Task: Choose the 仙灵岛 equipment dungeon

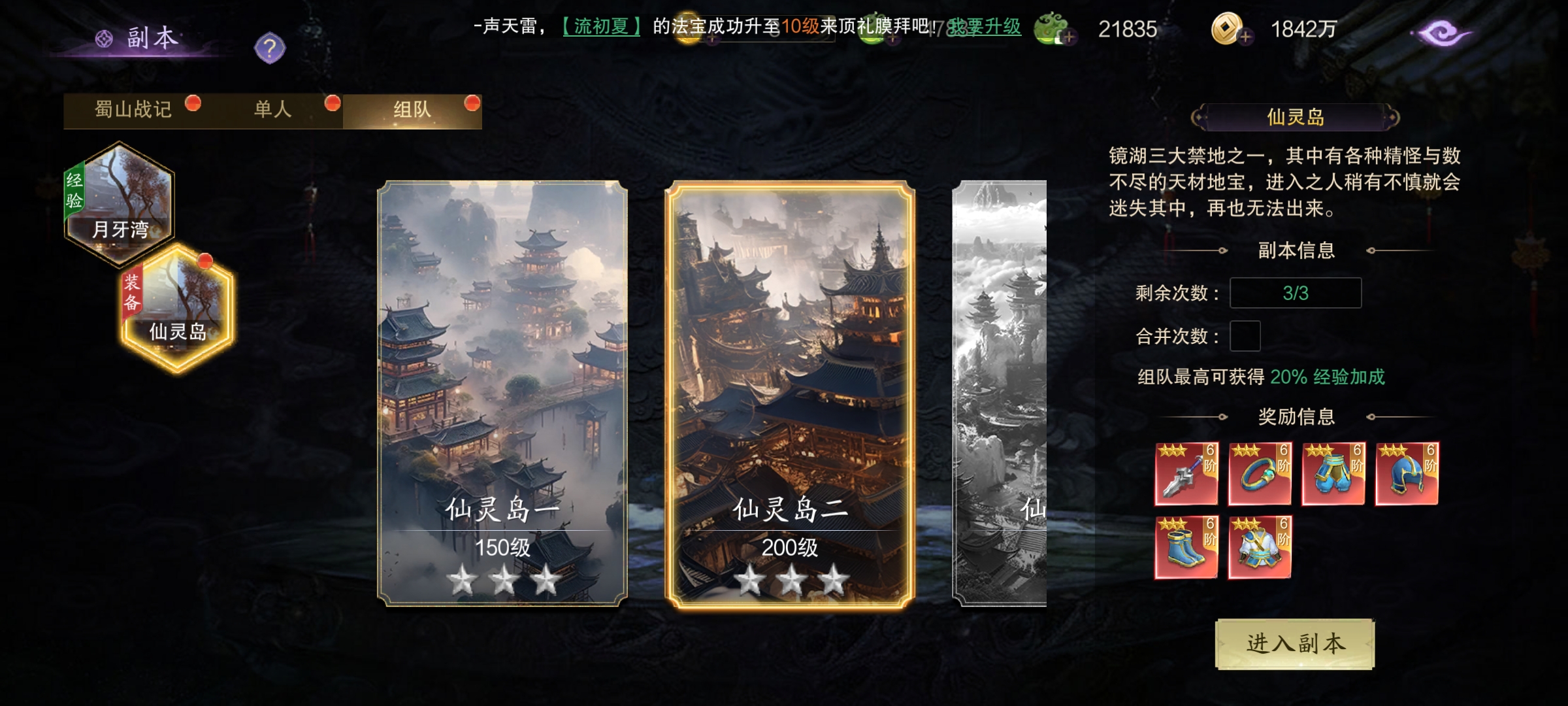Action: point(178,309)
